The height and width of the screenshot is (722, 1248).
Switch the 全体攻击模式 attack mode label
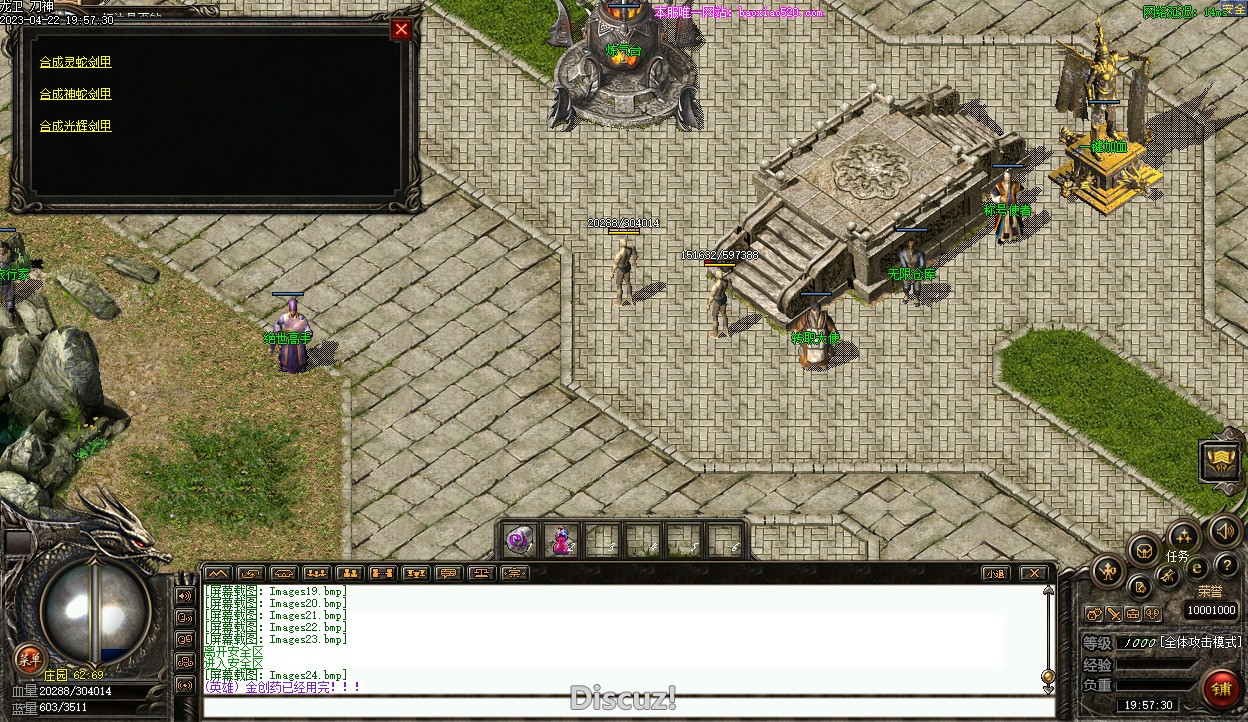point(1200,642)
